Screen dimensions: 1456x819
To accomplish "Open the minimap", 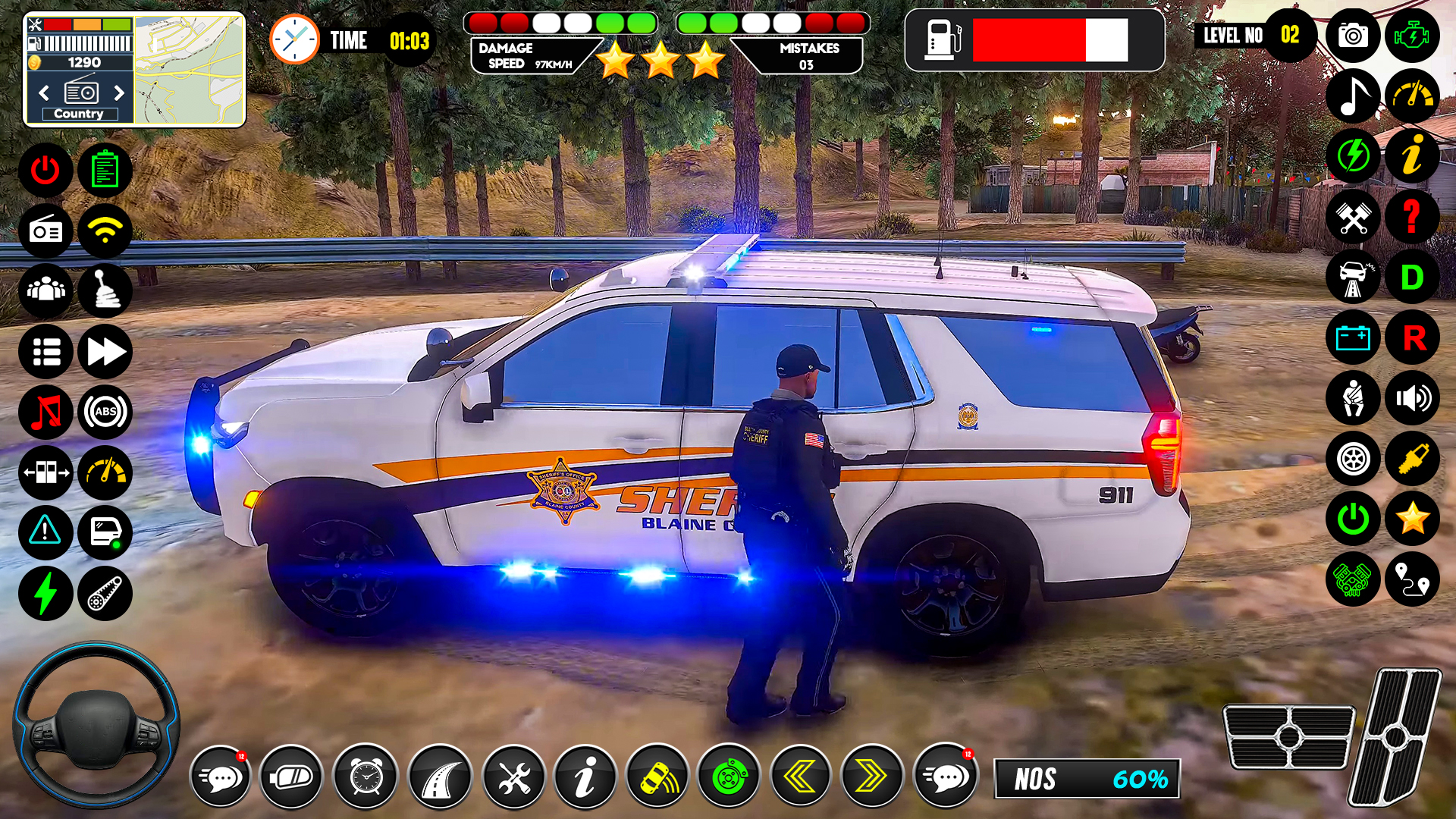I will point(190,69).
